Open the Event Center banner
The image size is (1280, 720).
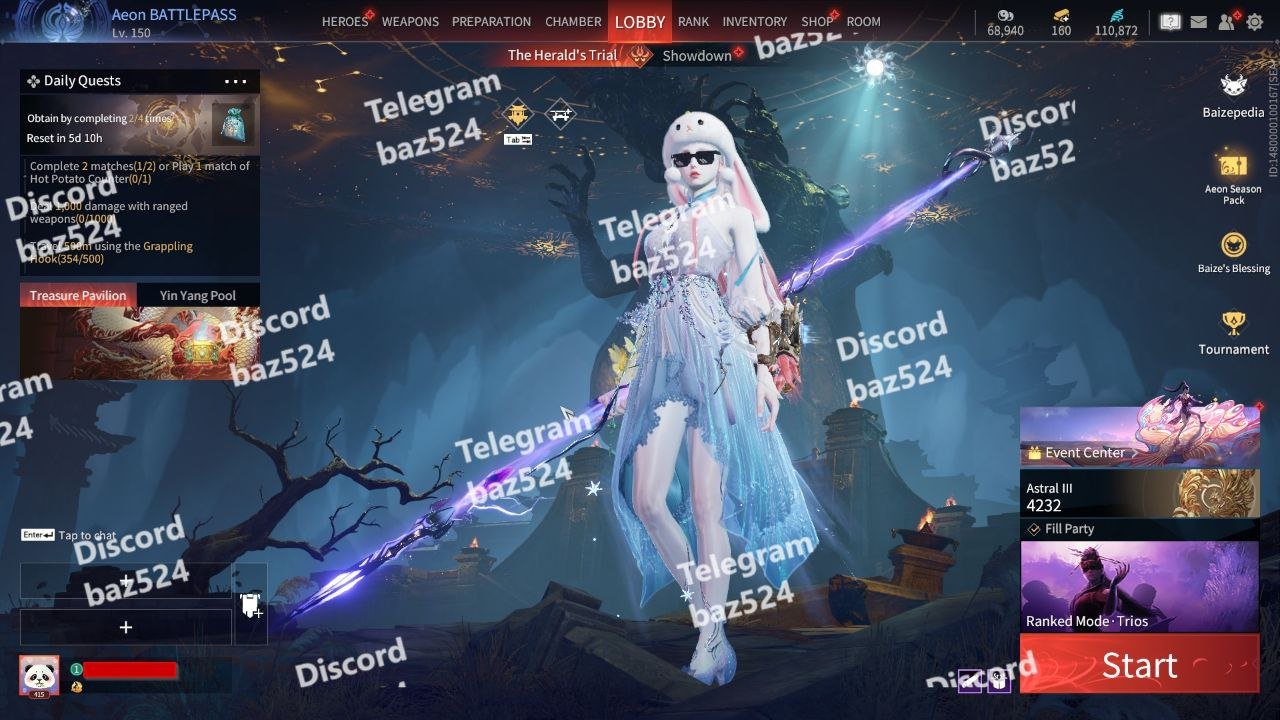pos(1139,438)
